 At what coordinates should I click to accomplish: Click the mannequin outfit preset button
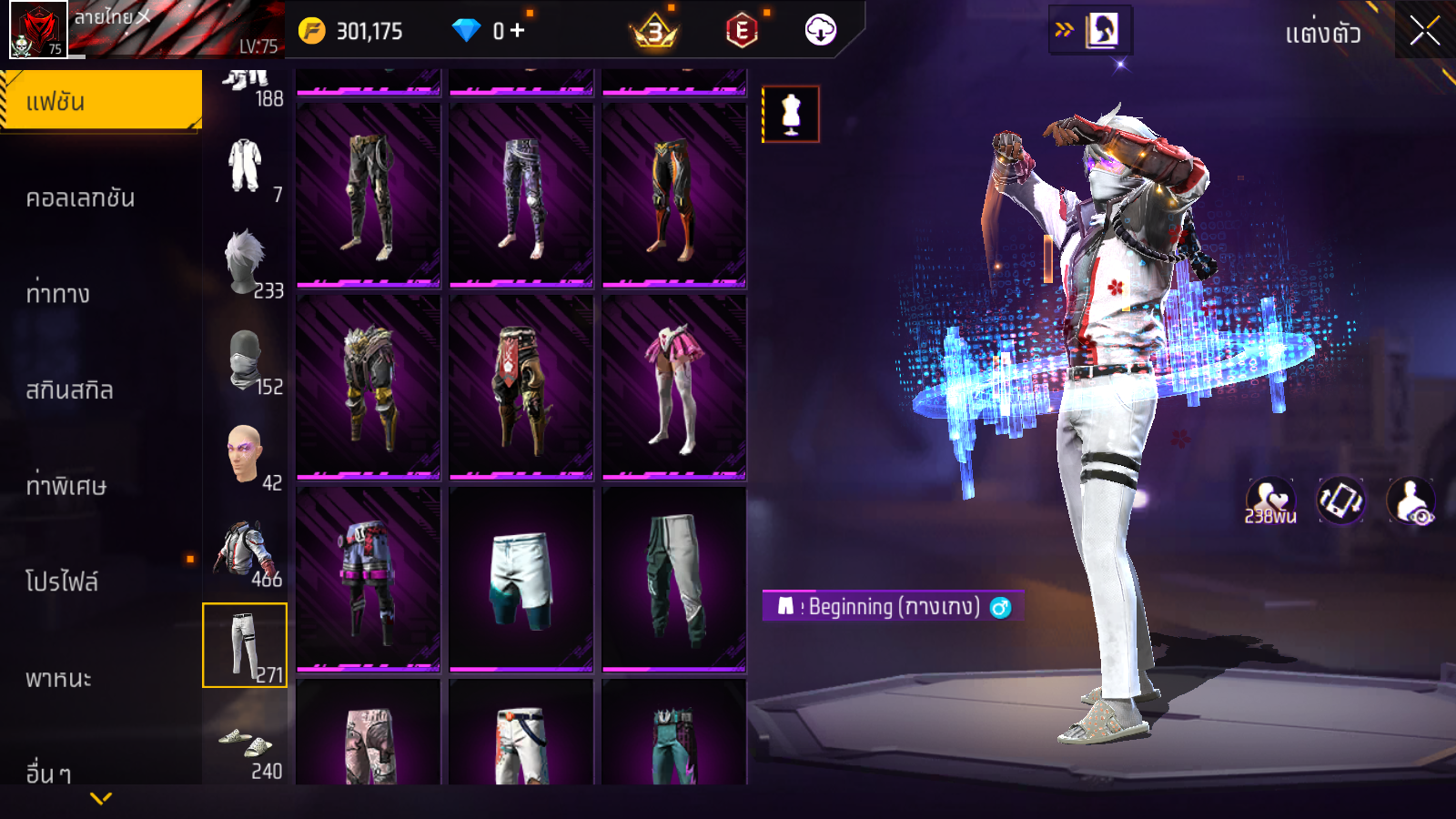click(791, 115)
